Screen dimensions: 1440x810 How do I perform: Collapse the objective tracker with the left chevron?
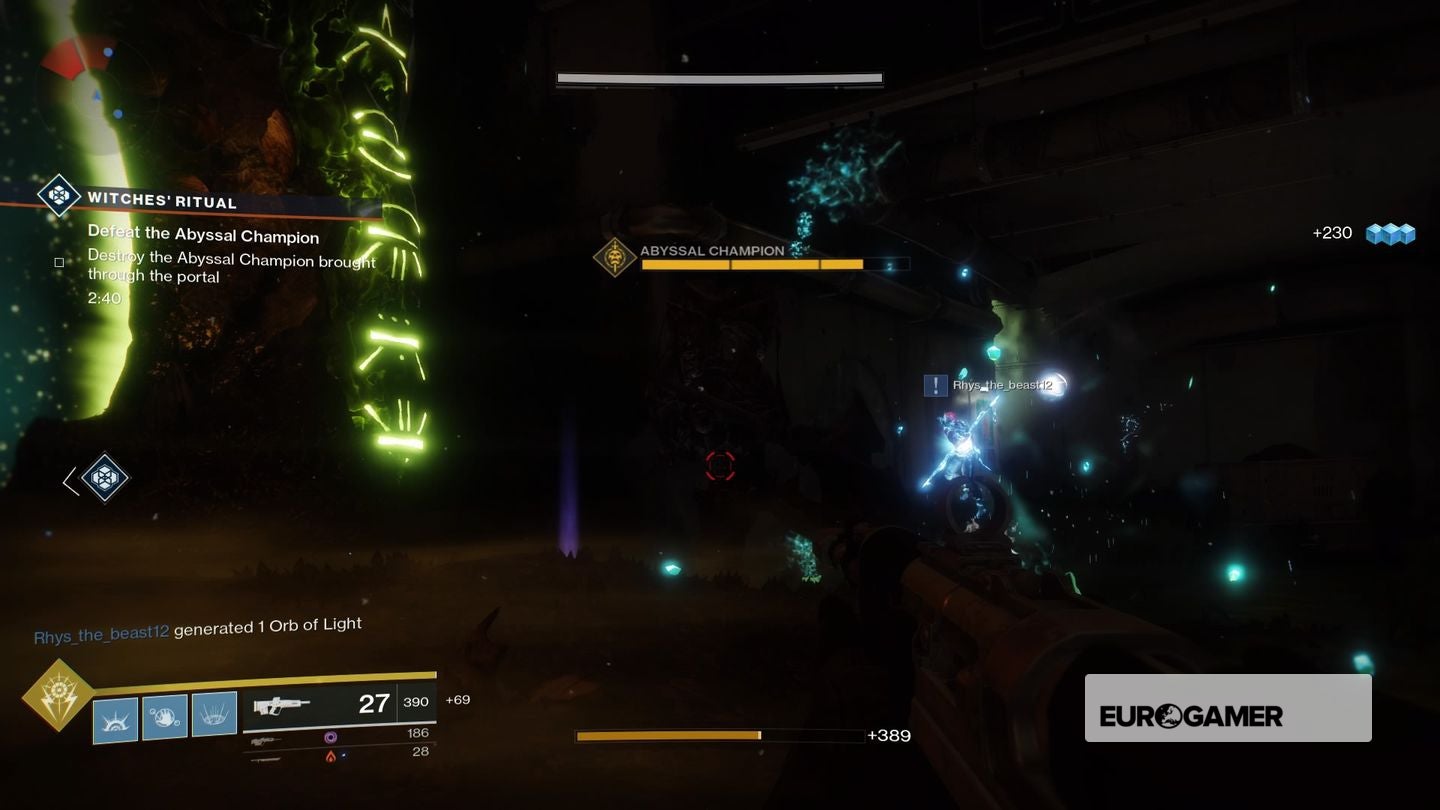coord(68,480)
